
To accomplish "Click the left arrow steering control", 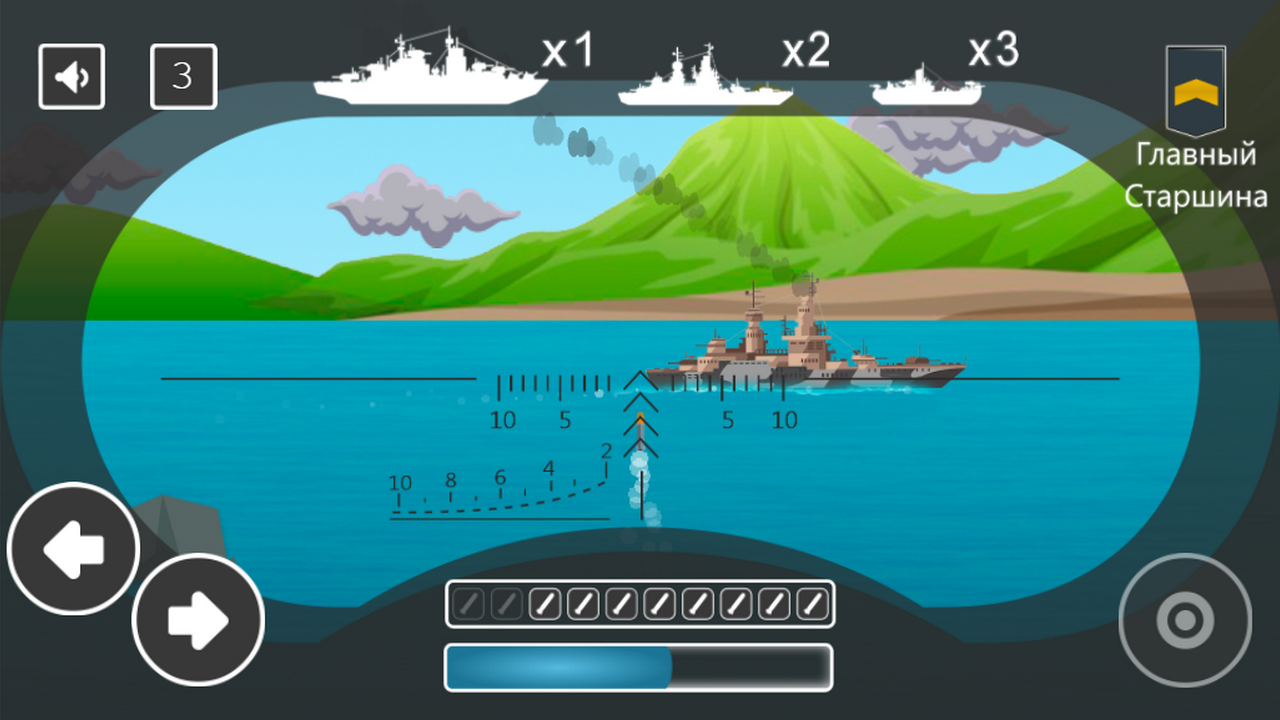I will (71, 549).
